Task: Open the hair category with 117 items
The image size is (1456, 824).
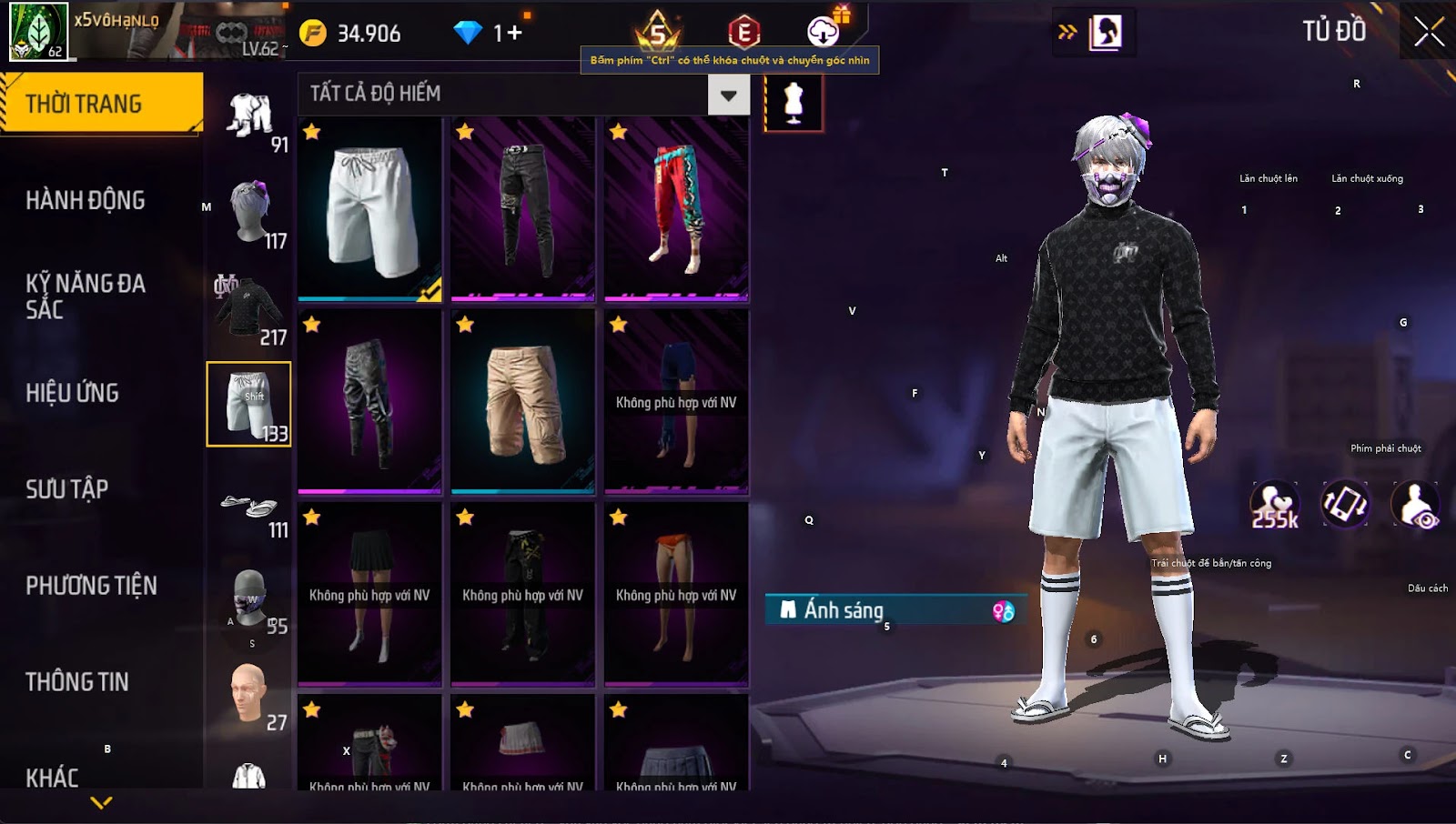Action: pyautogui.click(x=251, y=214)
